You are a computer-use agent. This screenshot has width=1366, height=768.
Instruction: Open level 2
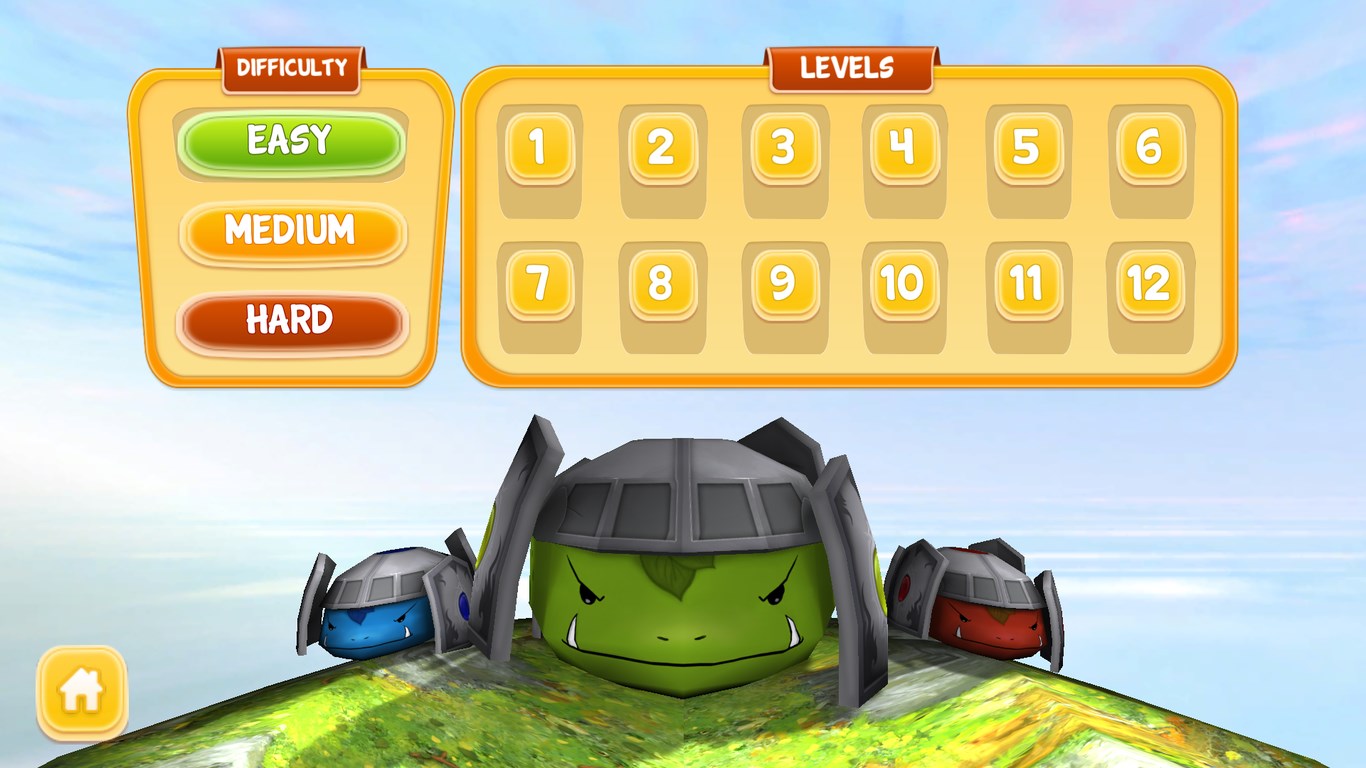661,148
